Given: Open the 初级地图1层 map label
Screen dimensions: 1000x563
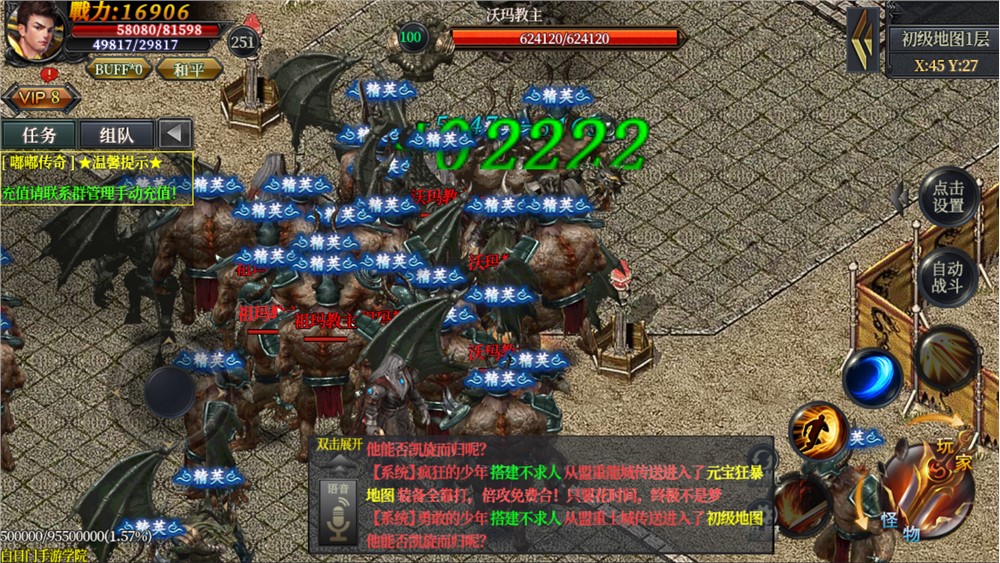Looking at the screenshot, I should pos(943,40).
